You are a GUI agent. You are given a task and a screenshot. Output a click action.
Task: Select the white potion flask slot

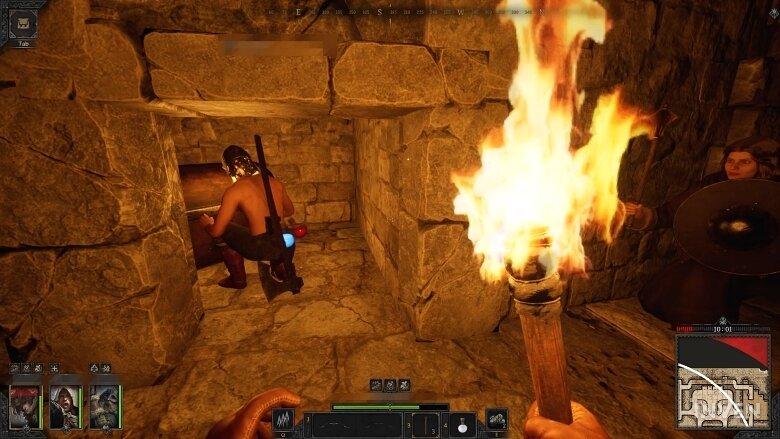coord(462,424)
